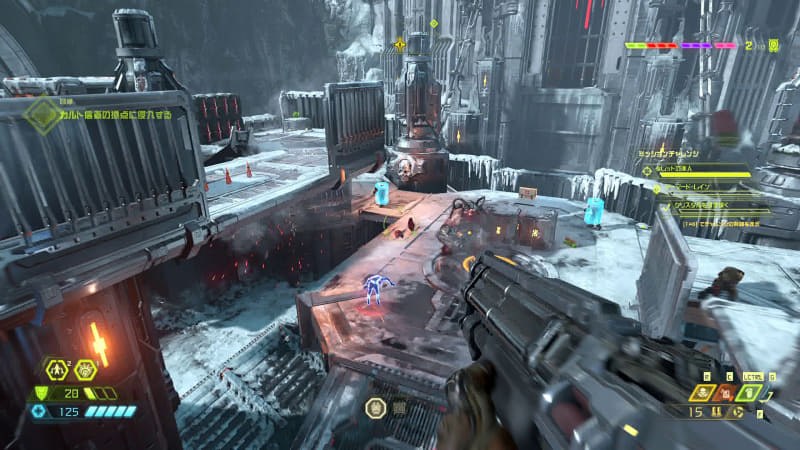Click the green armor shield icon

41,393
